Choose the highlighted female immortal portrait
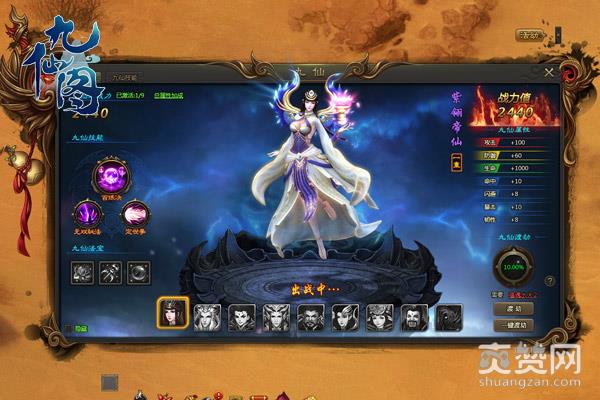This screenshot has height=400, width=600. pyautogui.click(x=172, y=314)
